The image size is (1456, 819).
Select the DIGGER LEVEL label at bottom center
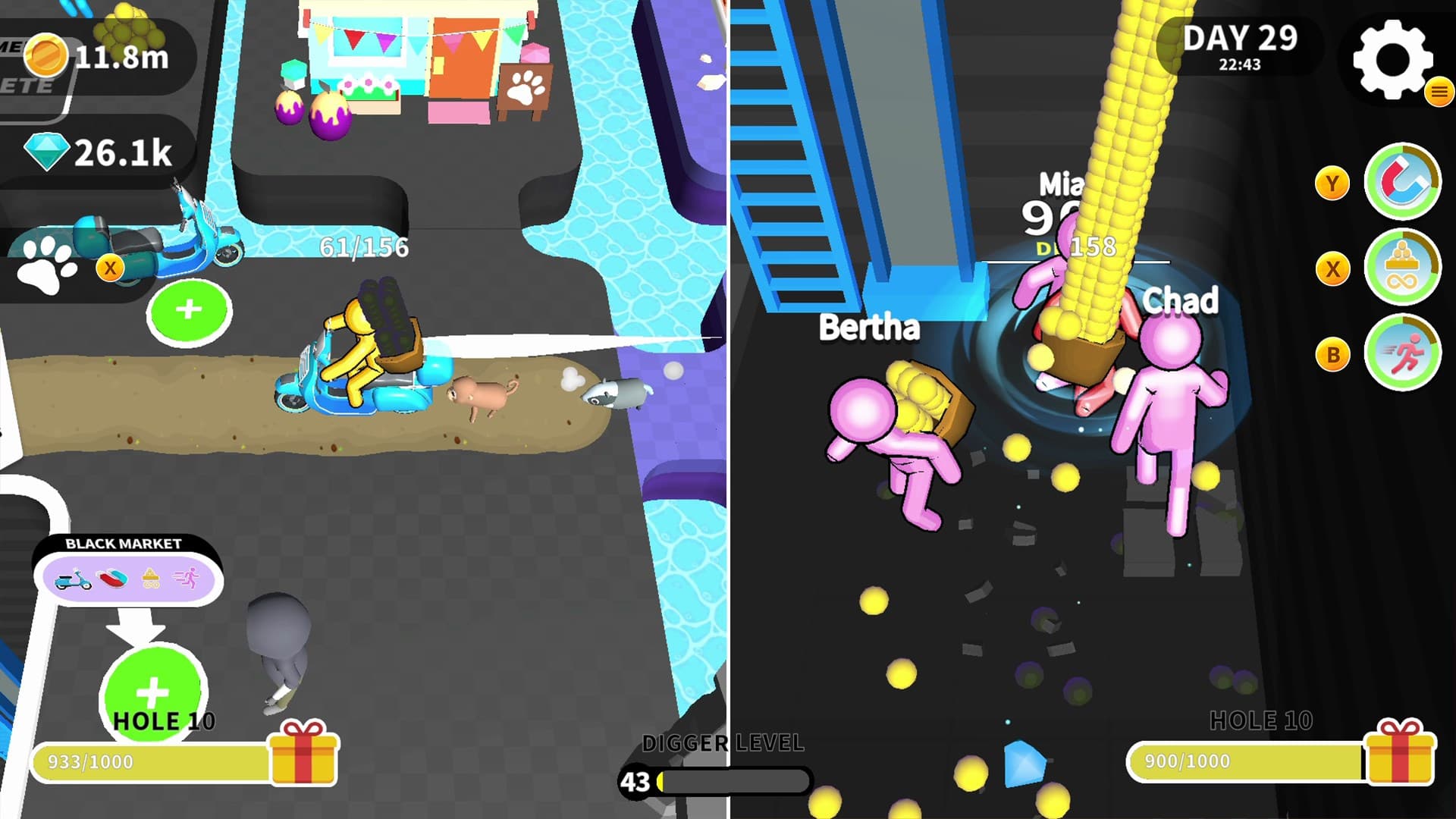point(724,744)
